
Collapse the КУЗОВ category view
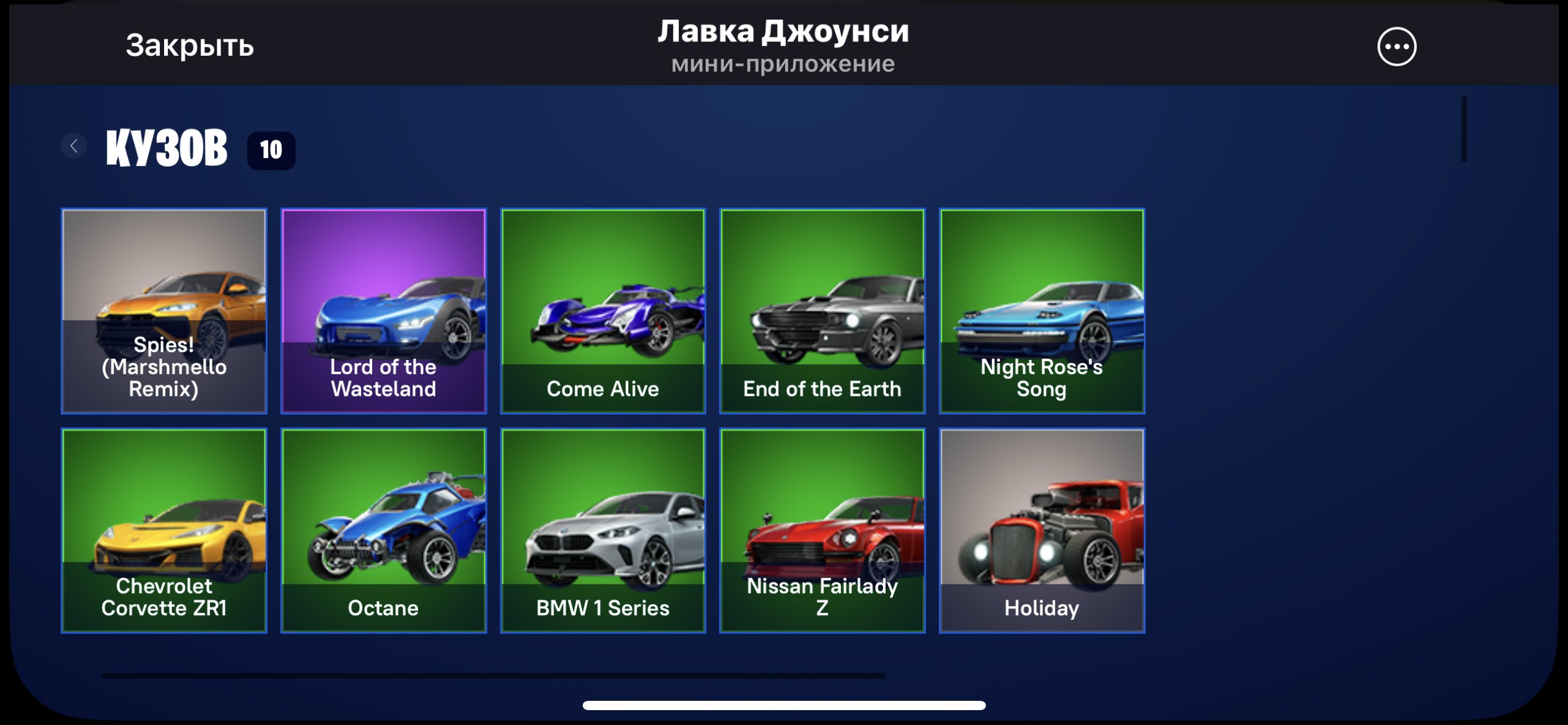coord(73,145)
